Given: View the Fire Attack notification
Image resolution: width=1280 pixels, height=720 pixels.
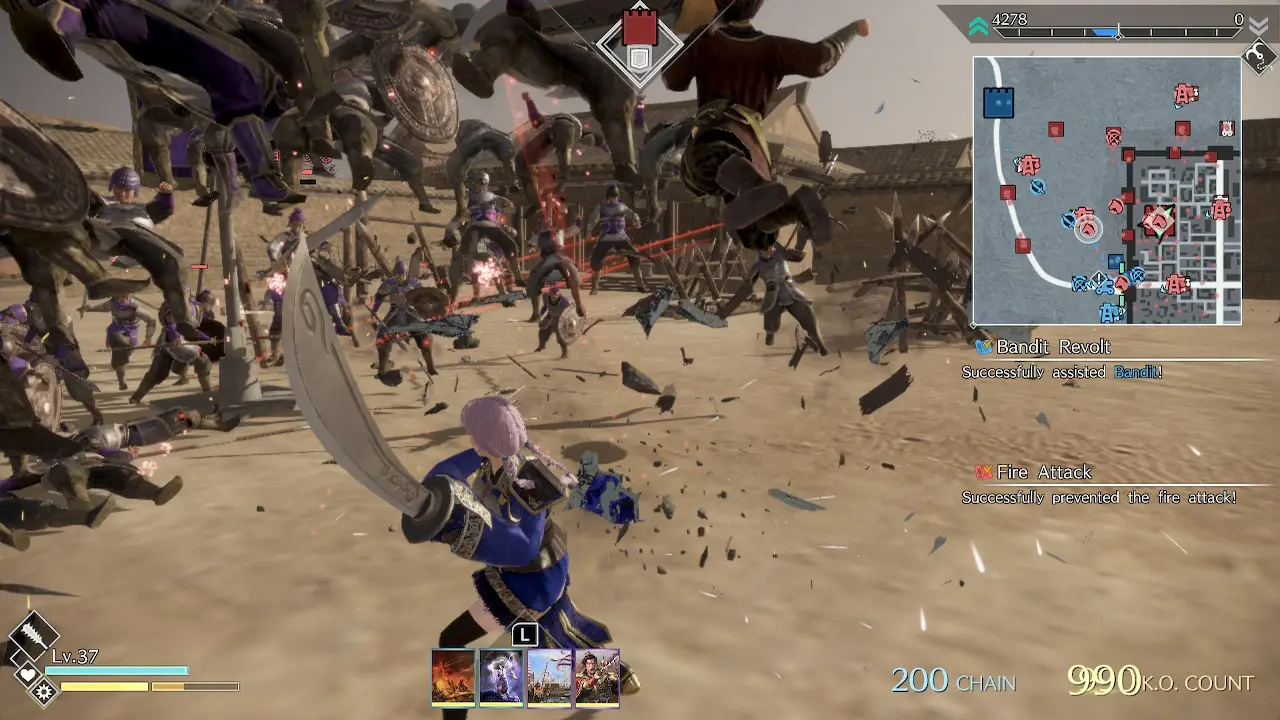Looking at the screenshot, I should tap(1043, 472).
